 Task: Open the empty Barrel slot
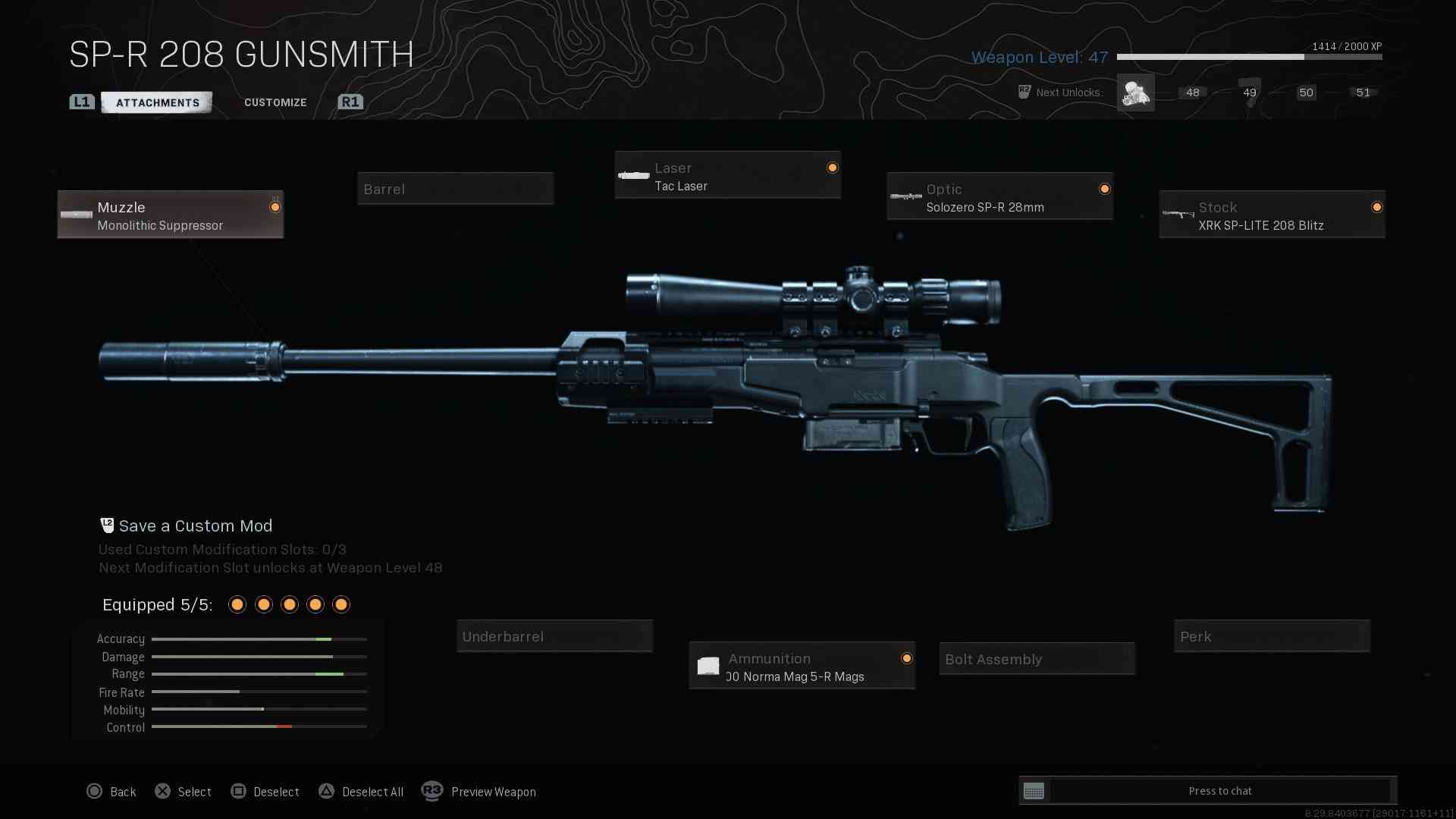click(x=455, y=189)
